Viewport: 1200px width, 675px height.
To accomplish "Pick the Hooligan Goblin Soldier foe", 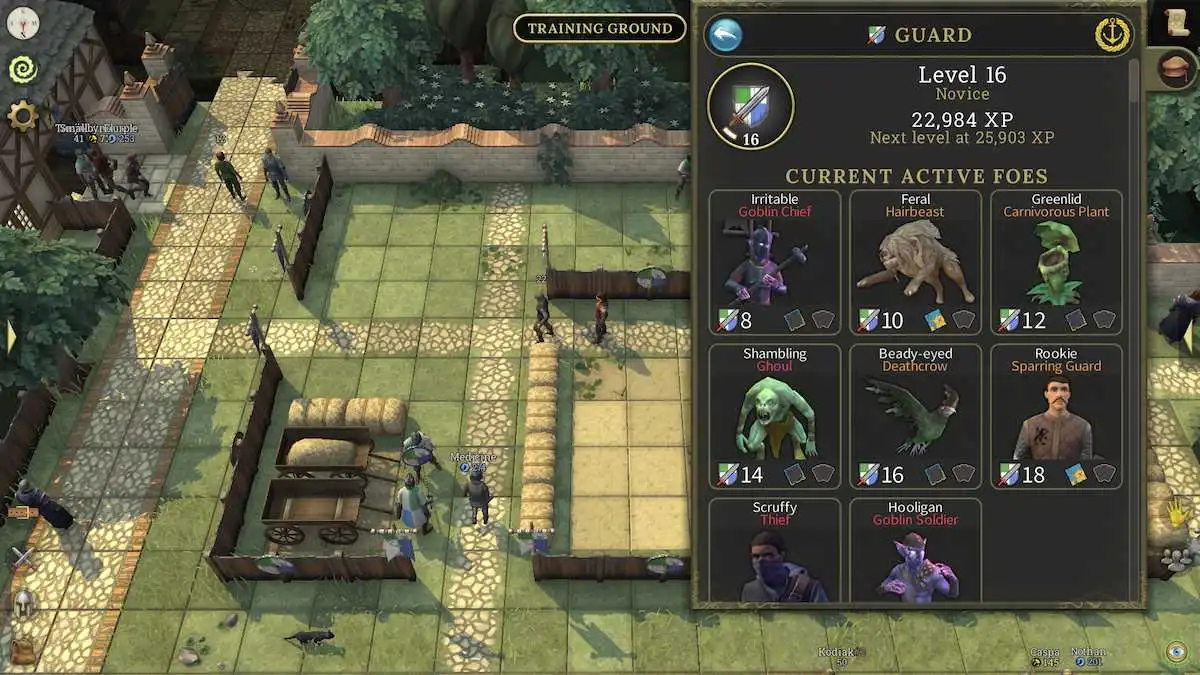I will [x=915, y=551].
